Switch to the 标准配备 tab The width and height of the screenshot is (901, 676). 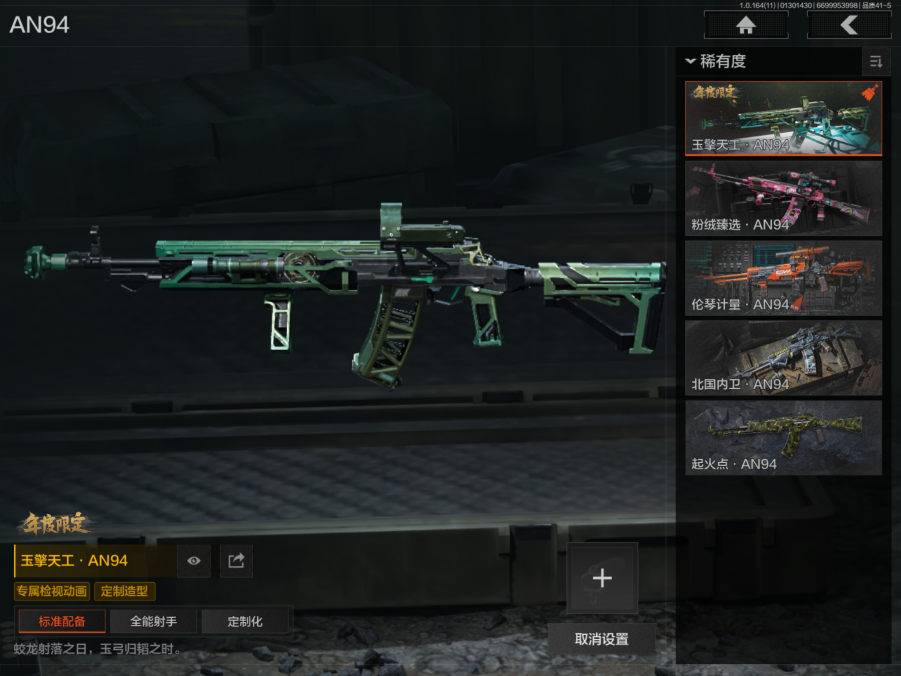point(62,621)
